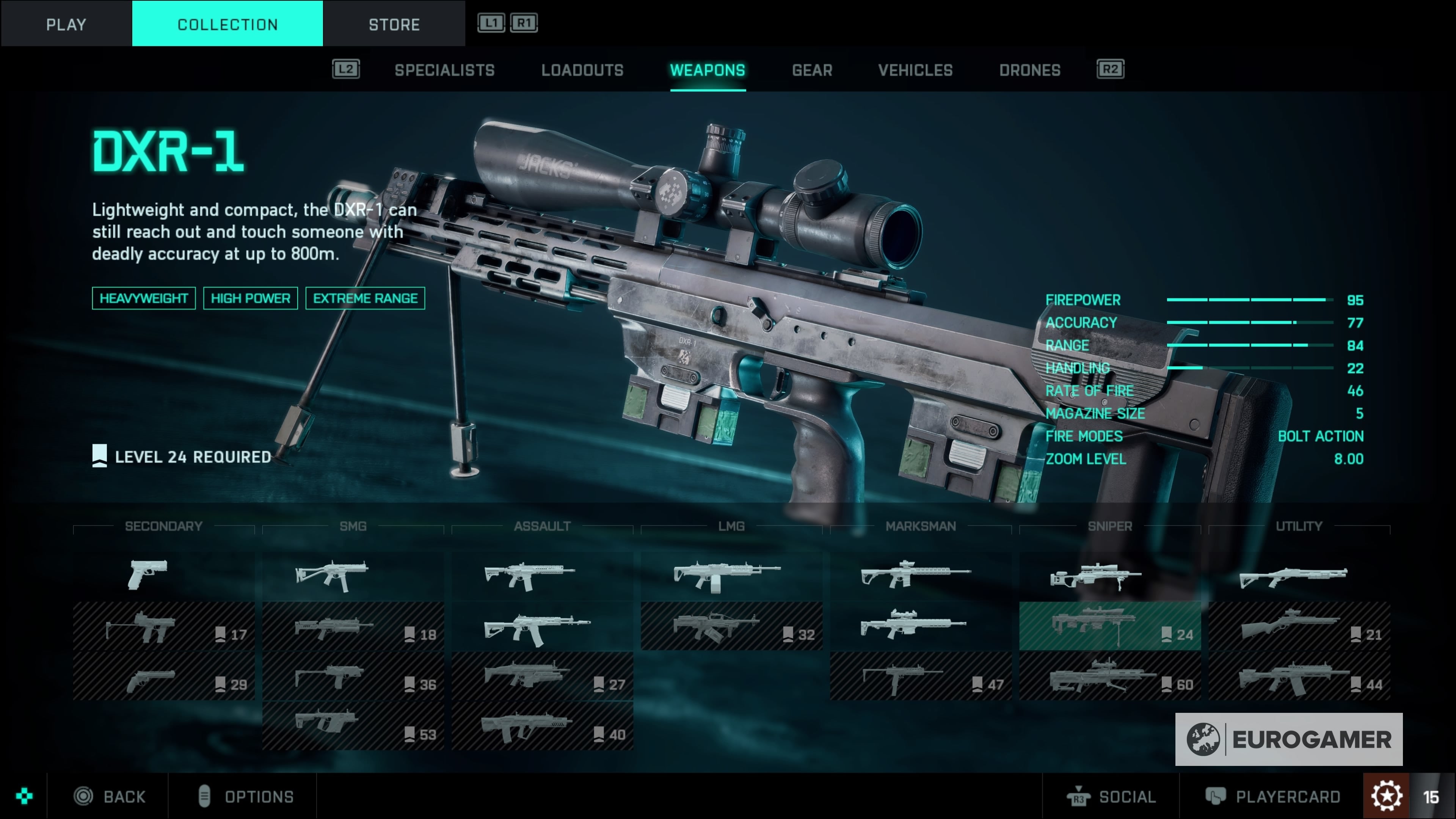Choose the level 18 locked SMG

[353, 626]
